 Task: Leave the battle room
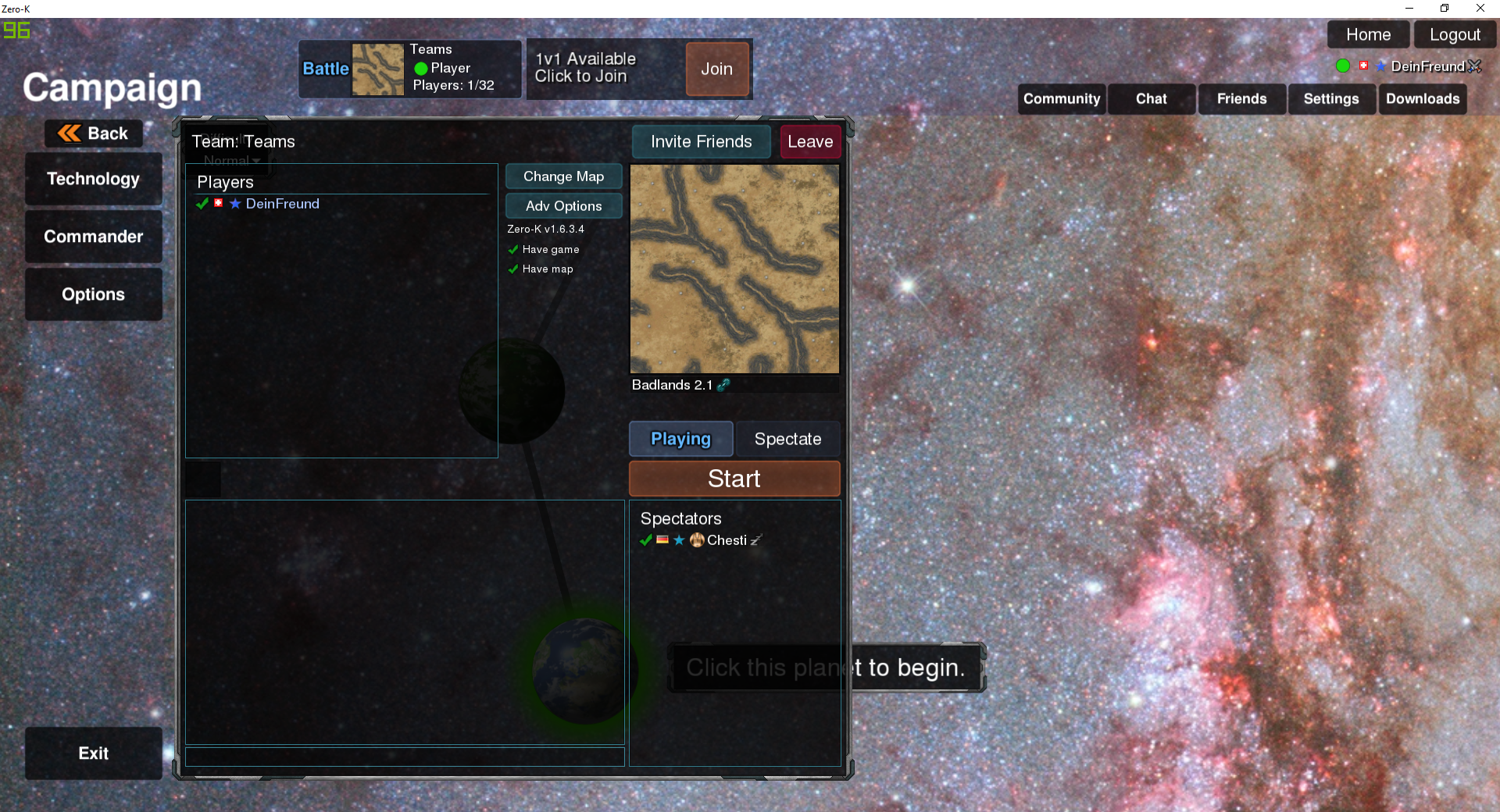click(x=810, y=142)
